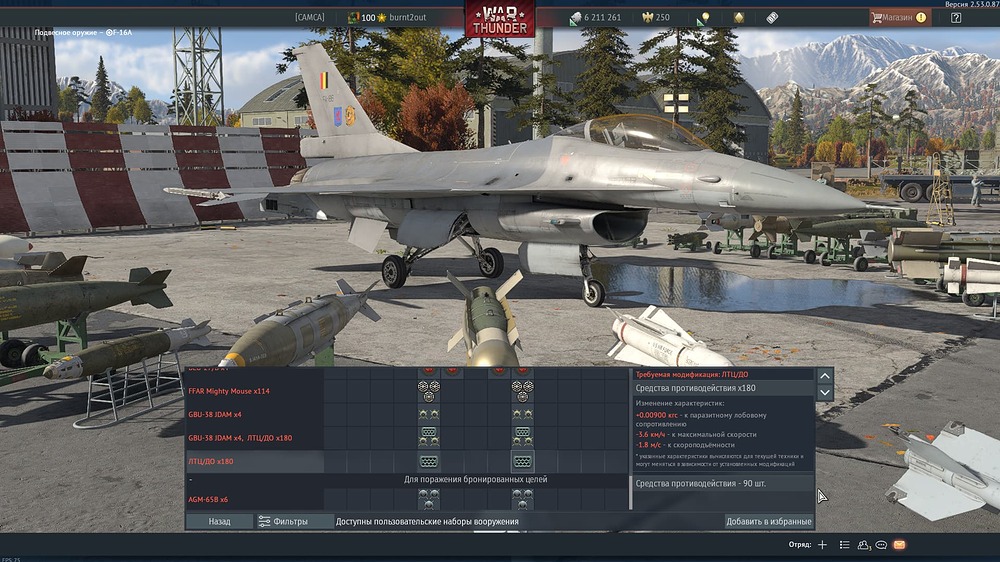The image size is (1000, 562).
Task: Open the orange mail envelope notifications
Action: pyautogui.click(x=899, y=545)
